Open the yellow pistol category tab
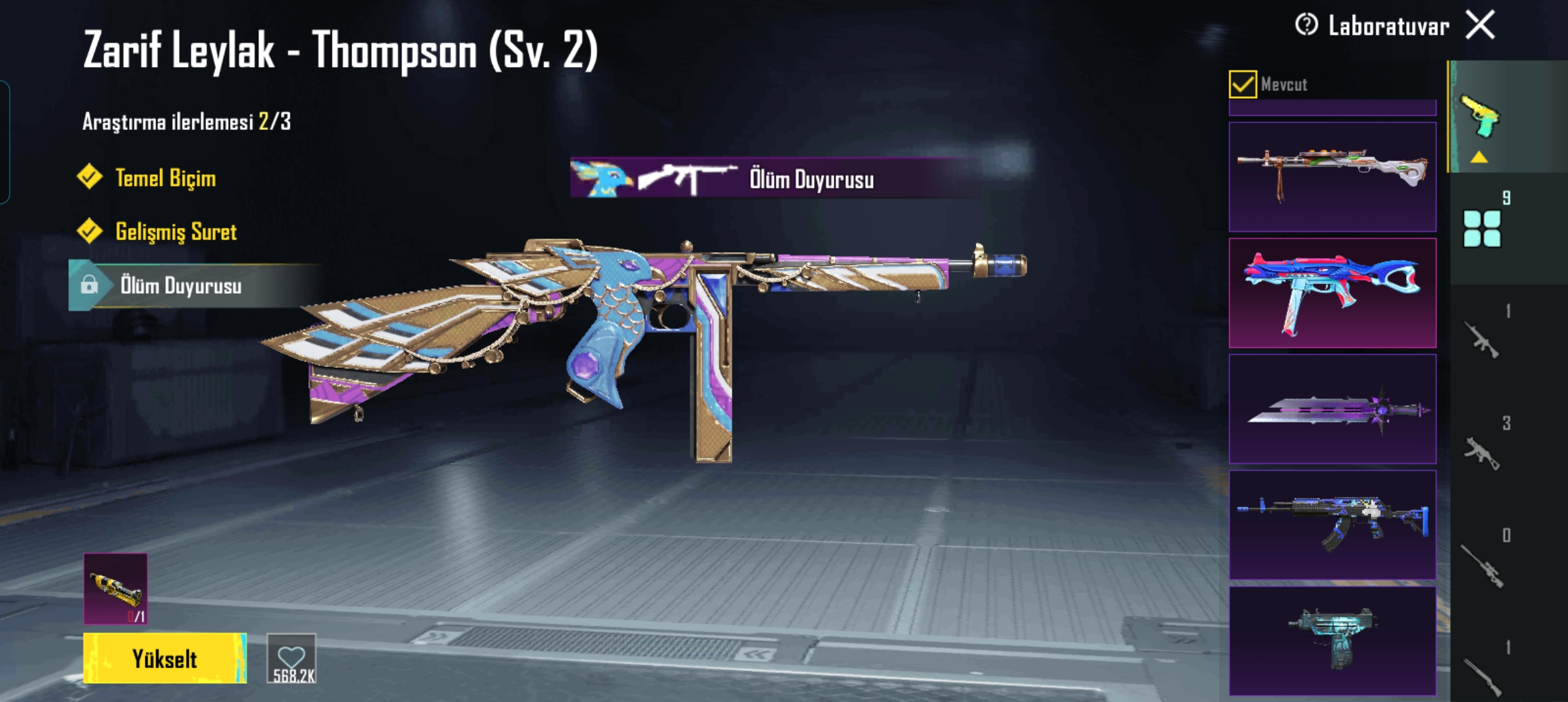The height and width of the screenshot is (702, 1568). click(1480, 117)
